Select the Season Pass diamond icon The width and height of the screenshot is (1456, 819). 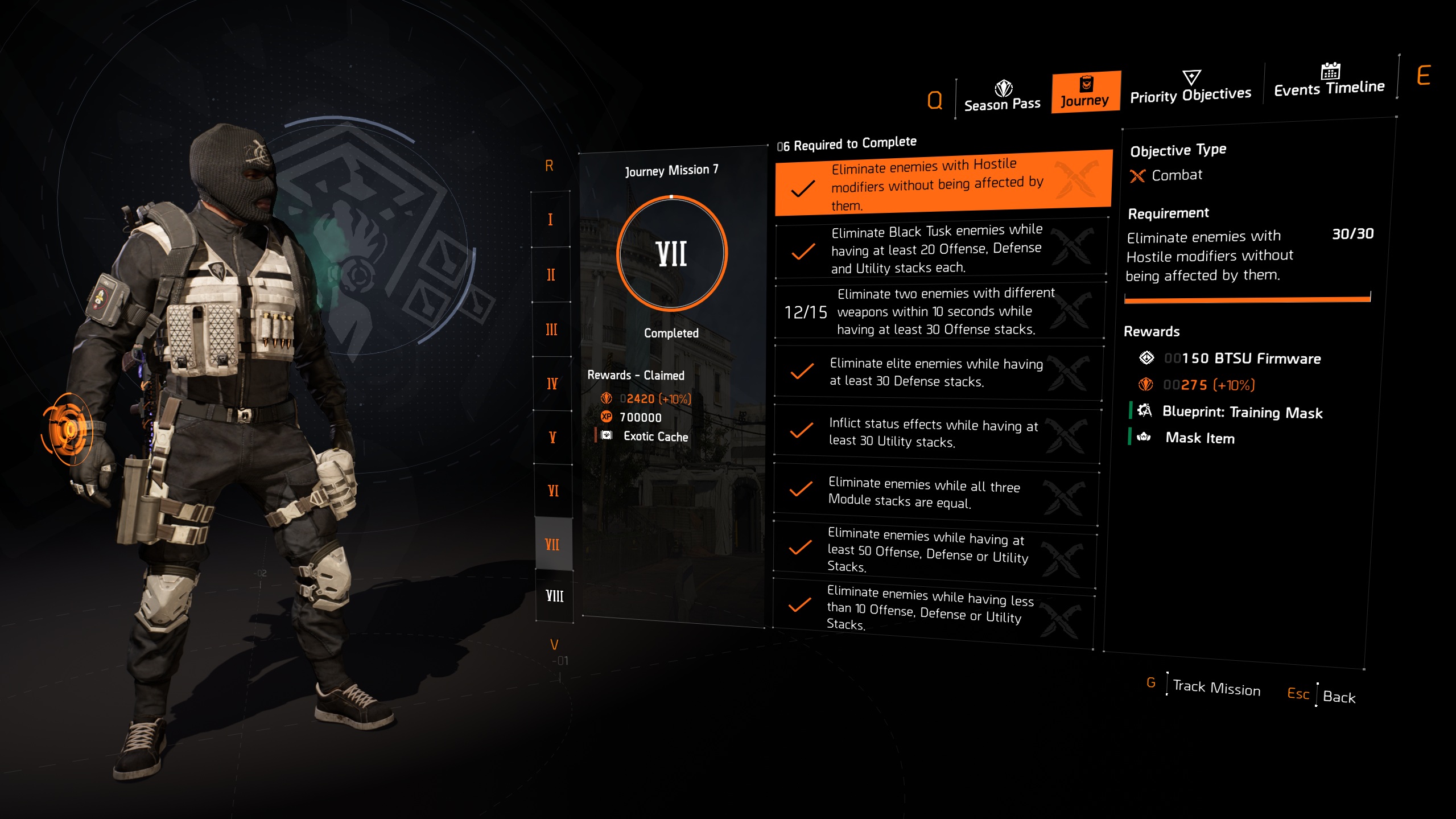click(1003, 89)
